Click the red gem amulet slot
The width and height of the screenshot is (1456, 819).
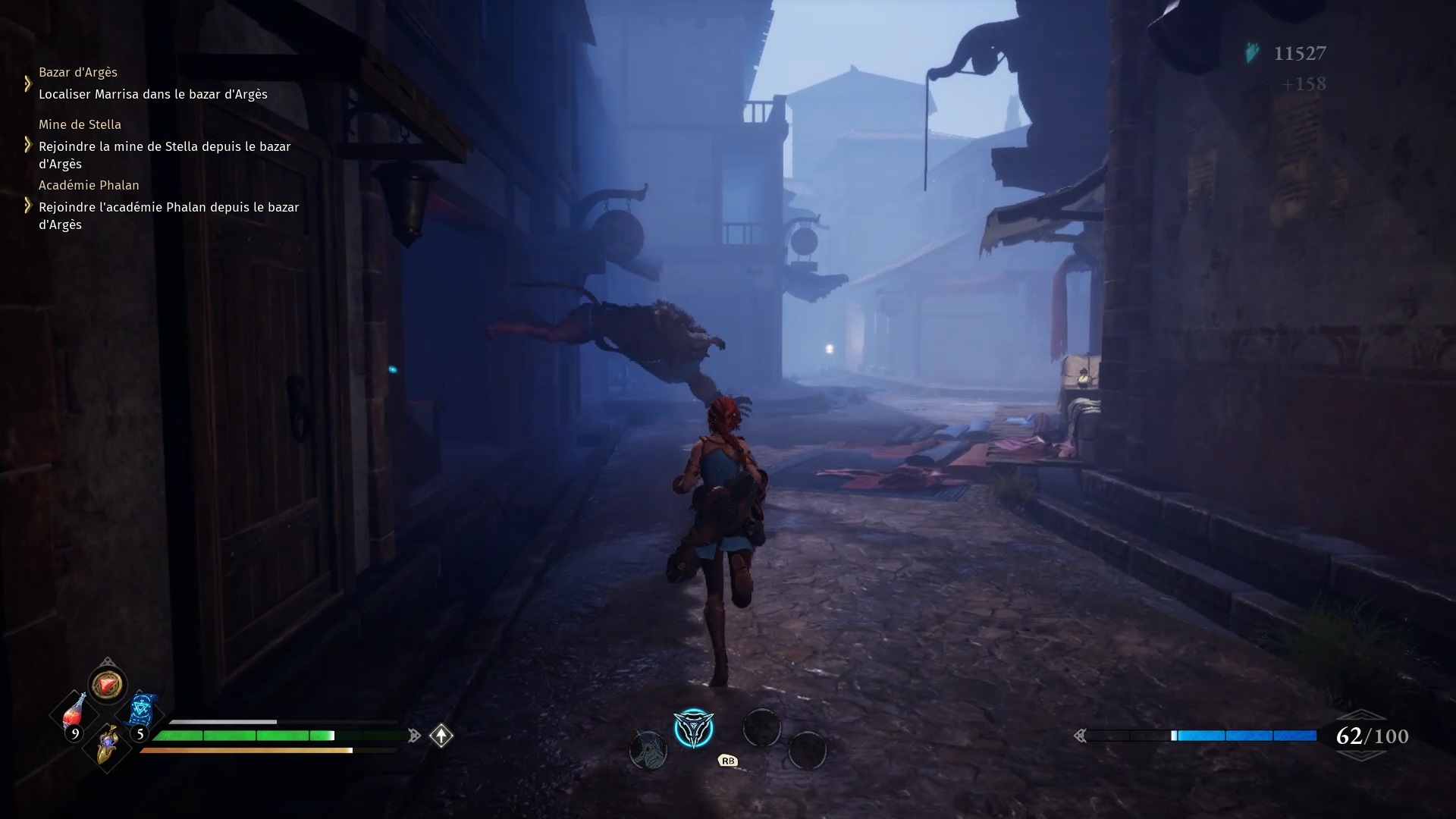(x=107, y=684)
